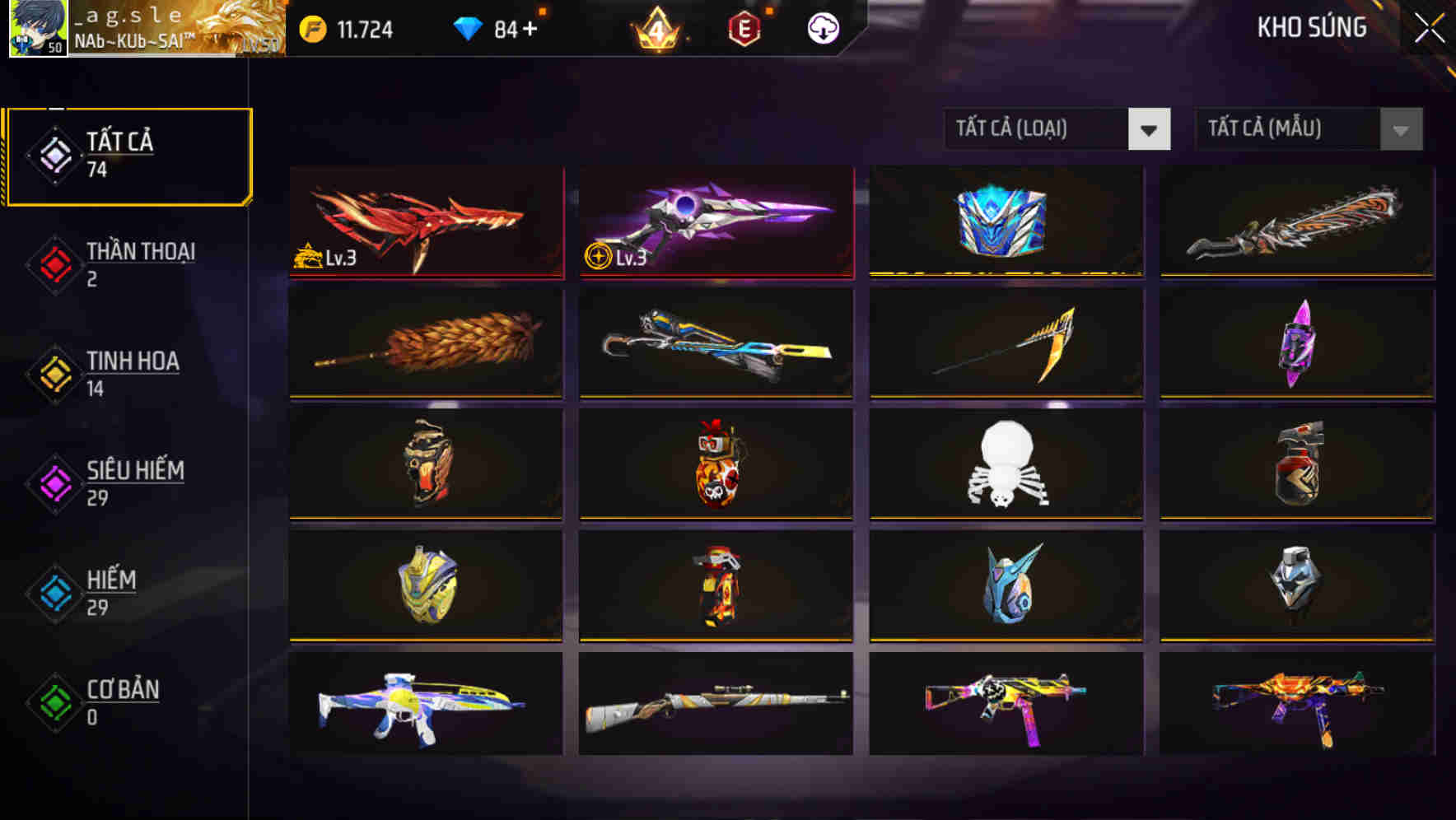
Task: Open the white spider grenade skin
Action: pyautogui.click(x=1005, y=465)
